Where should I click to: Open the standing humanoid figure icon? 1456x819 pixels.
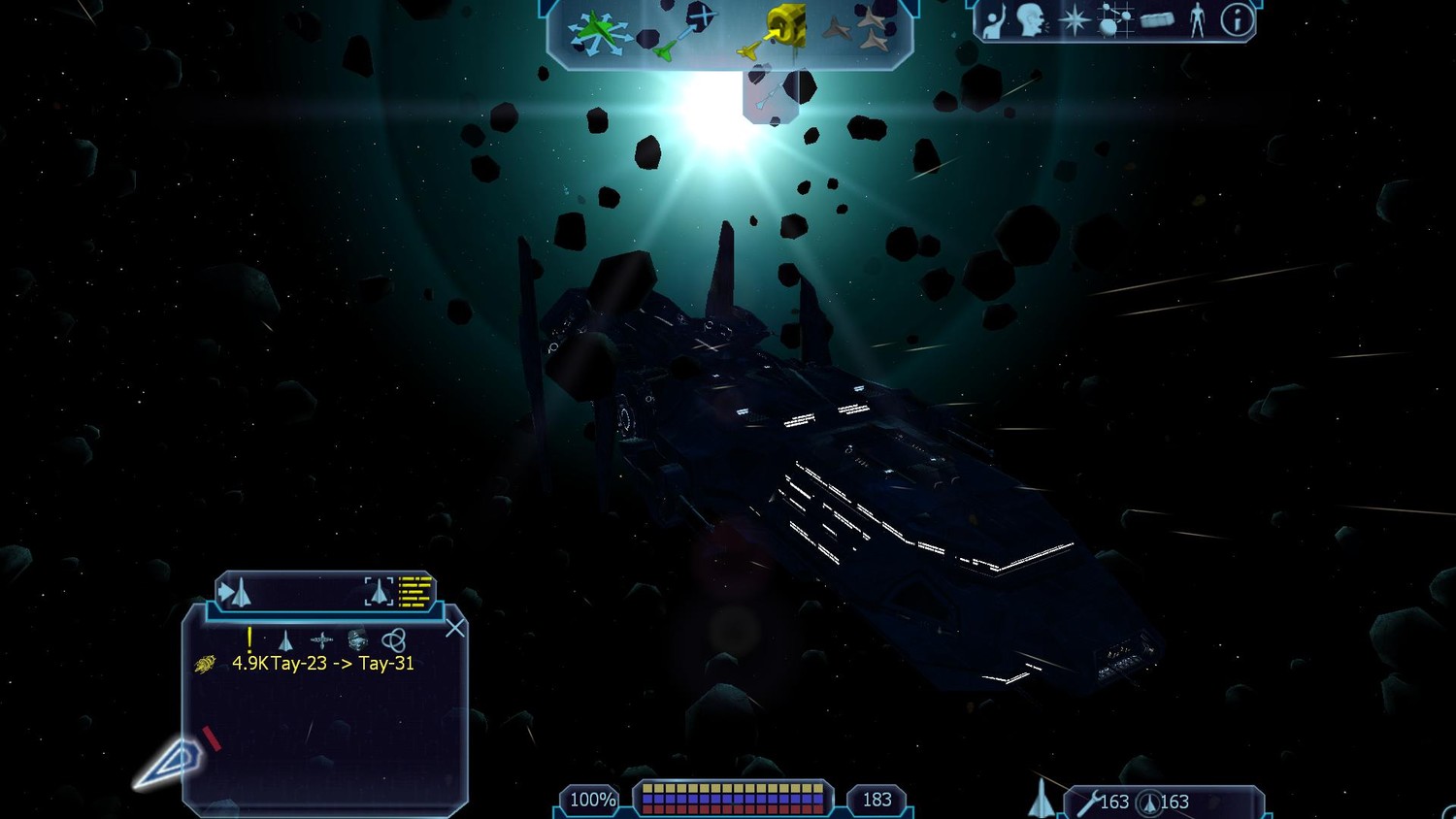(x=1197, y=20)
